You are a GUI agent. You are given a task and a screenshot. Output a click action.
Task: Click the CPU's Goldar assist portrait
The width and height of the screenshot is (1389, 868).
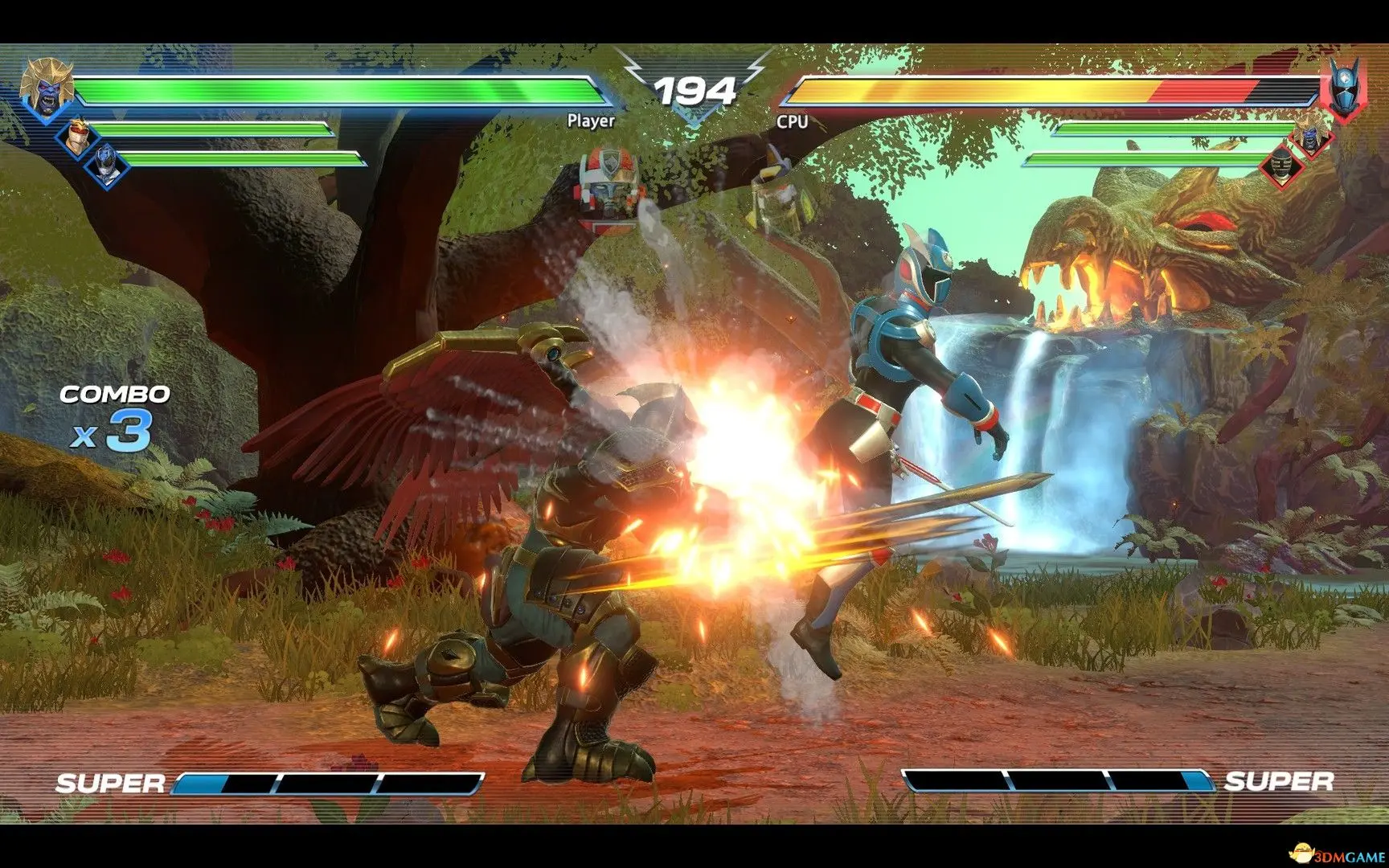click(1310, 133)
